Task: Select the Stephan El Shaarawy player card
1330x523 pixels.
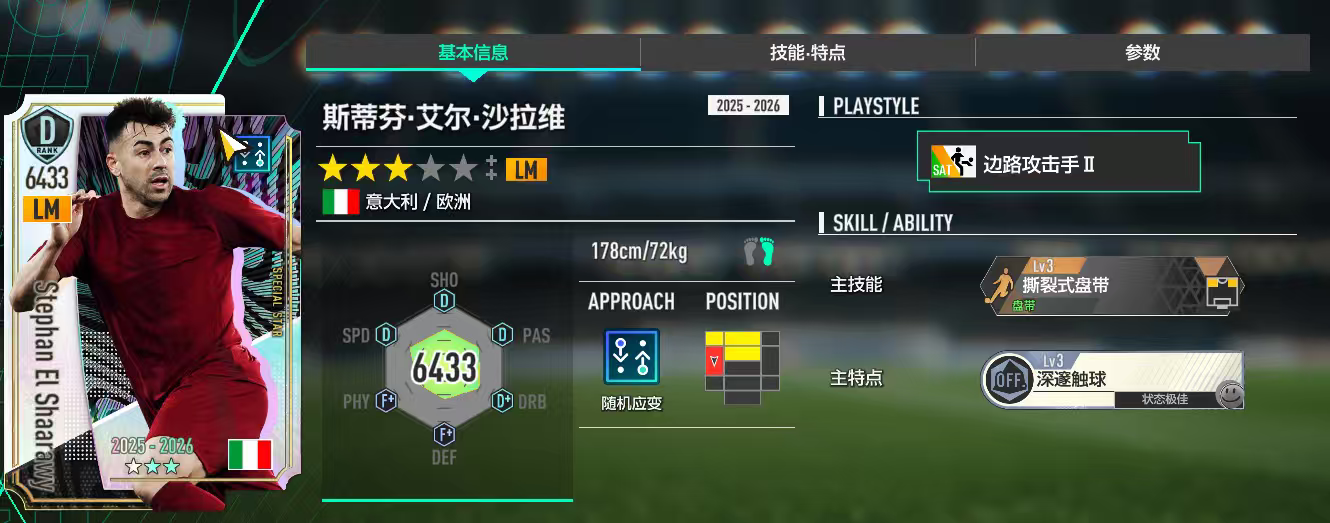Action: 148,300
